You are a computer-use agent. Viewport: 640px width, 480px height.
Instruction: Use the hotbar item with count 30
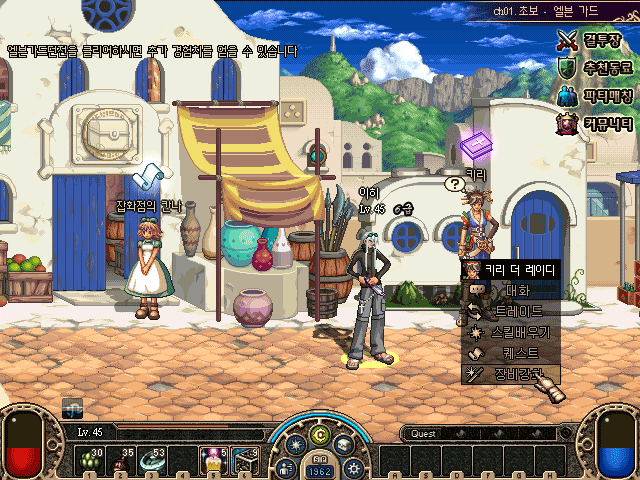pyautogui.click(x=92, y=461)
